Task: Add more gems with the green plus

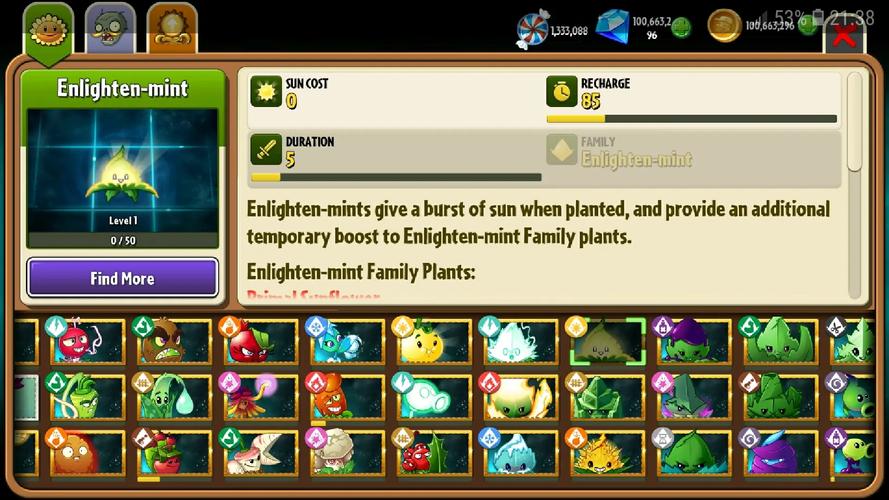Action: (681, 27)
